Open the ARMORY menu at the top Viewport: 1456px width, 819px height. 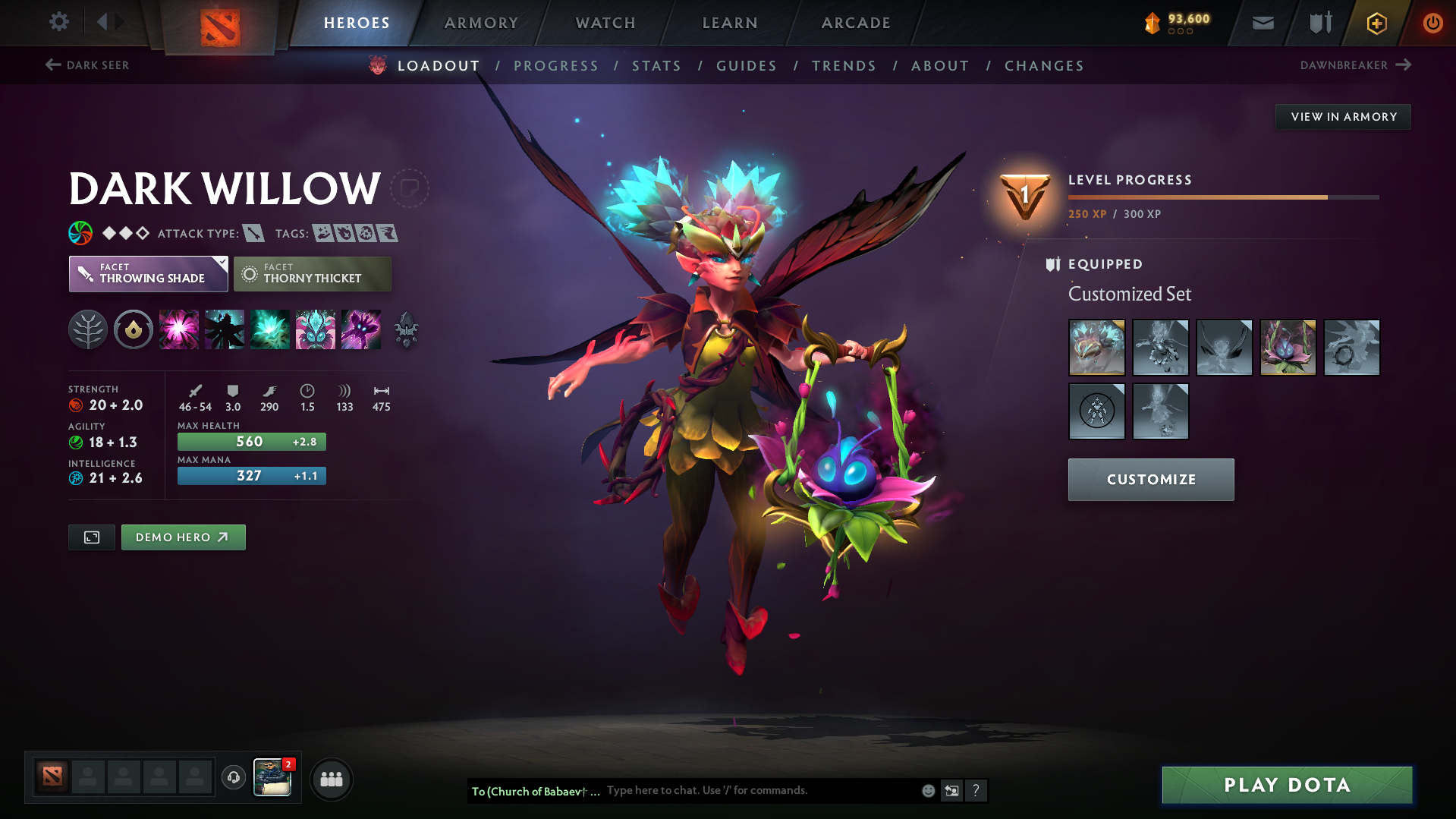(481, 23)
